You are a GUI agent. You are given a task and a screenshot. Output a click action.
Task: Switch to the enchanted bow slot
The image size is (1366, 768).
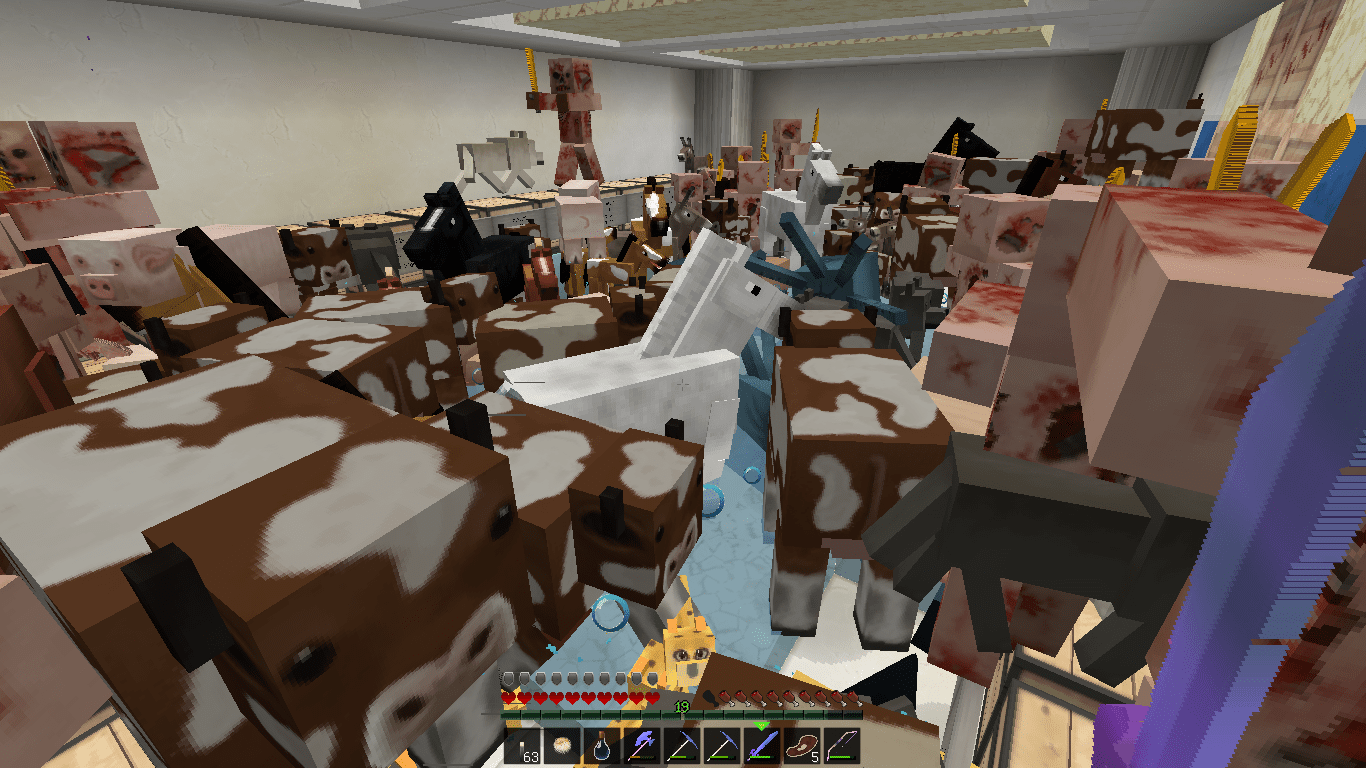pos(842,746)
